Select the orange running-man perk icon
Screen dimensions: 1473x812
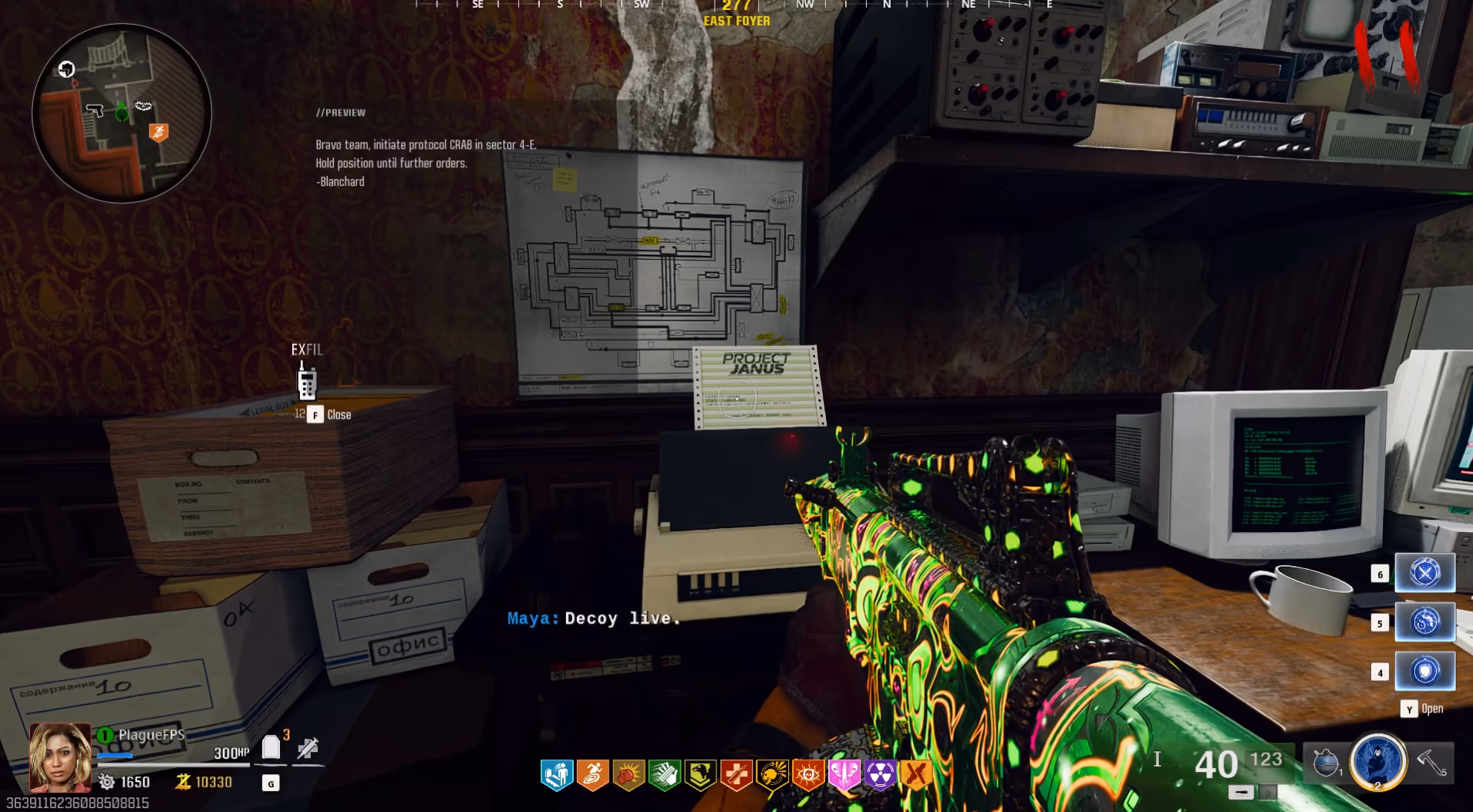[x=592, y=775]
